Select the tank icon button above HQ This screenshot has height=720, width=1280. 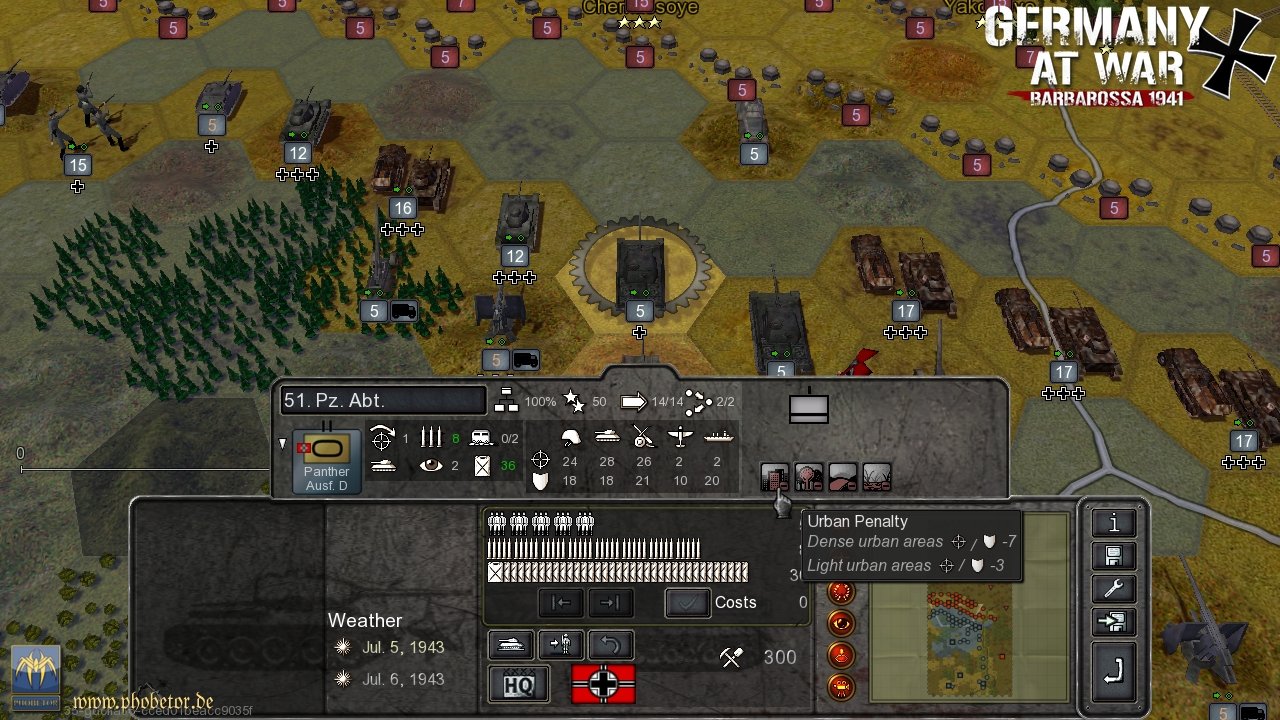(x=510, y=645)
